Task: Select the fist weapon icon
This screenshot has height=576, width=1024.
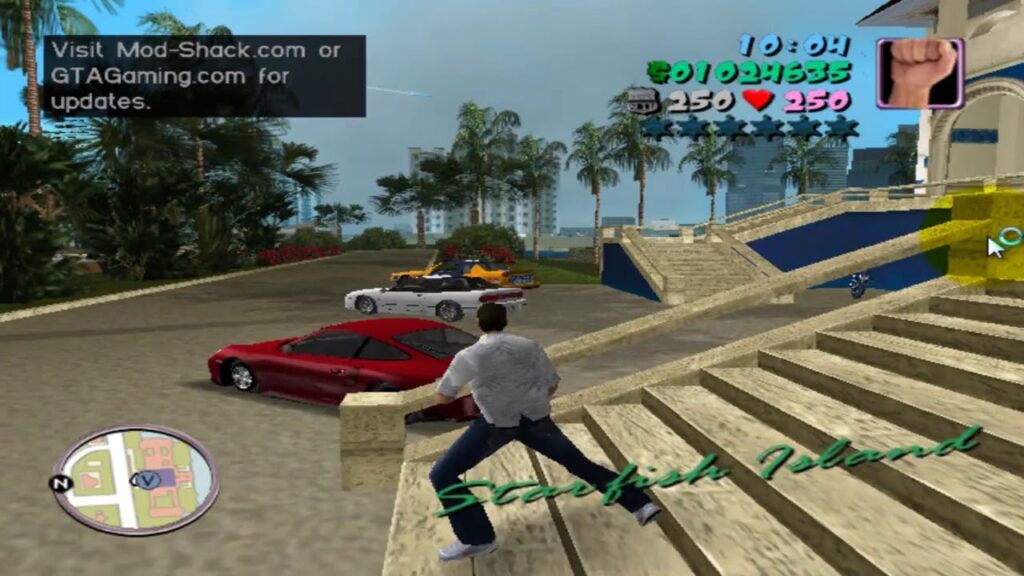Action: (920, 73)
